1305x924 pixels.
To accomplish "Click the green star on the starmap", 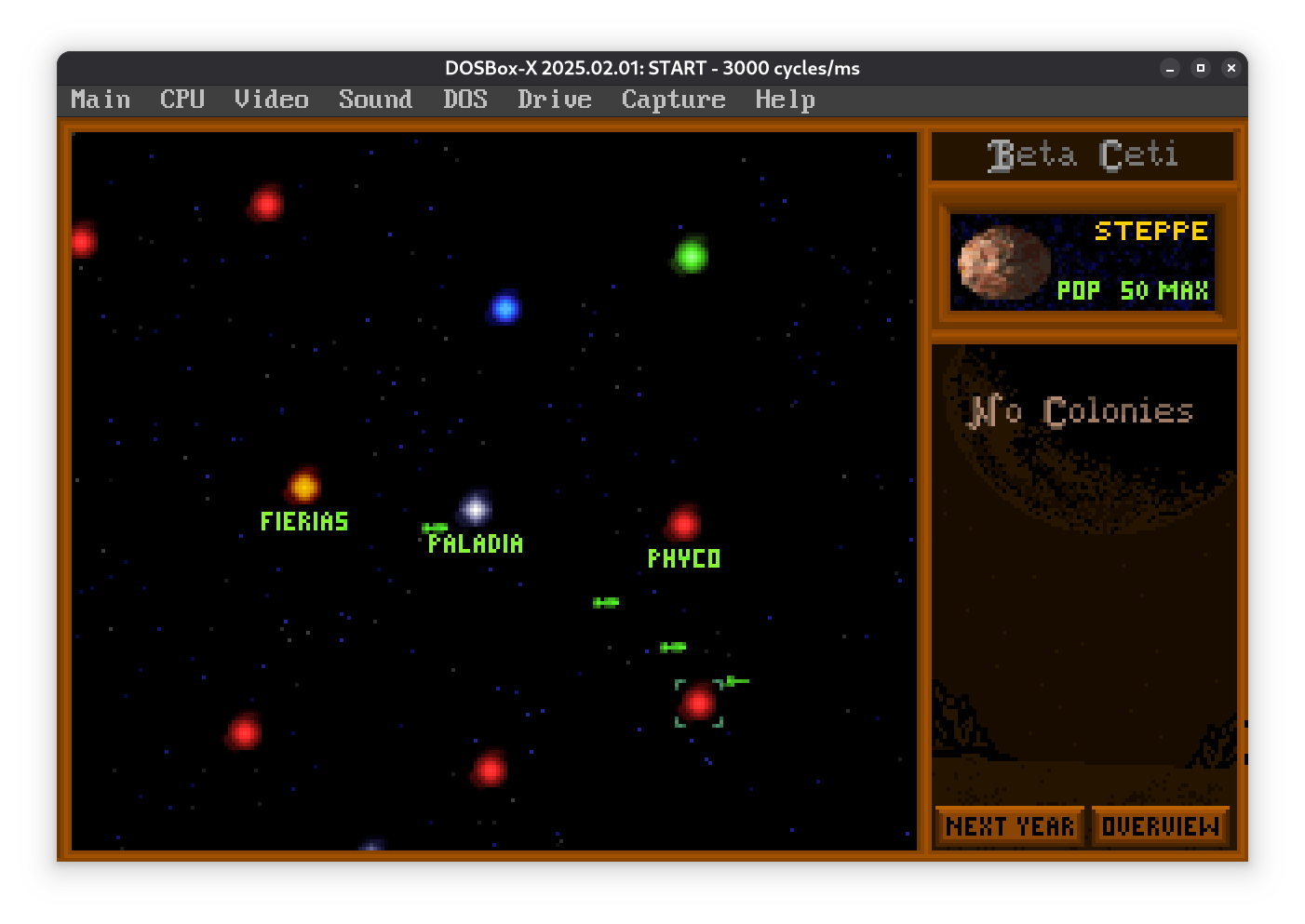I will coord(691,254).
